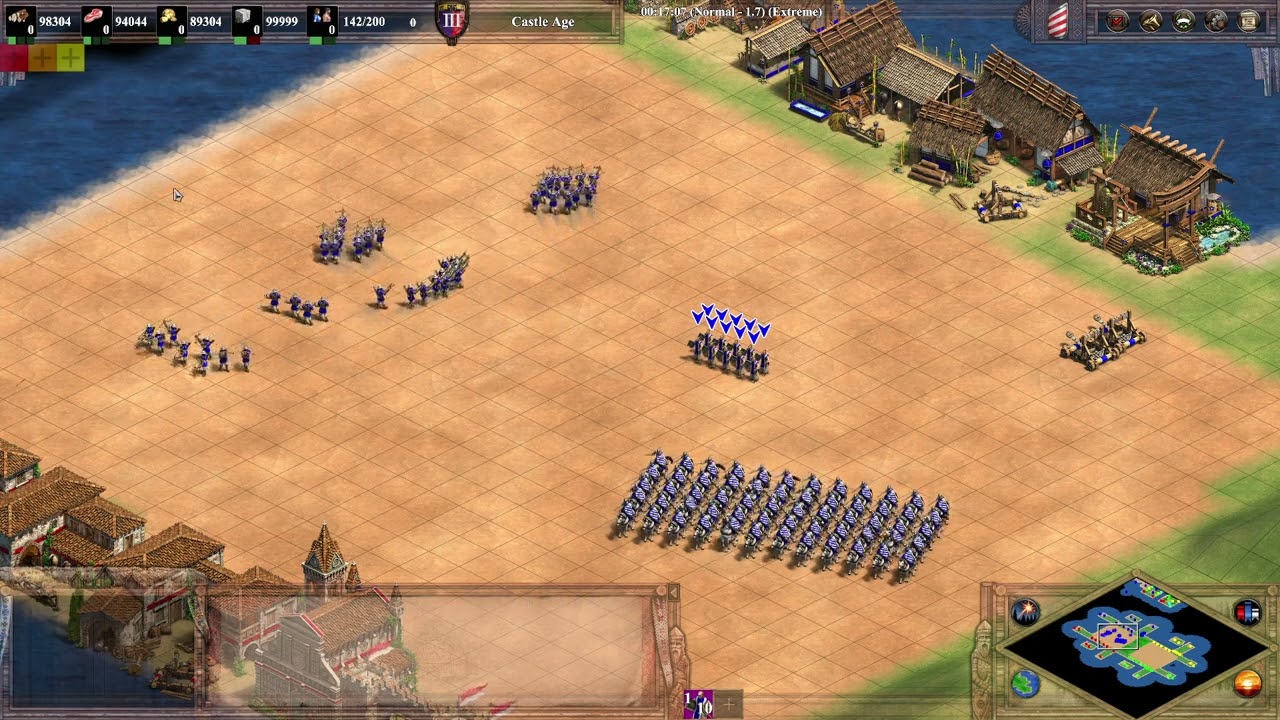Select the globe icon beside the minimap
Viewport: 1280px width, 720px height.
point(1026,684)
